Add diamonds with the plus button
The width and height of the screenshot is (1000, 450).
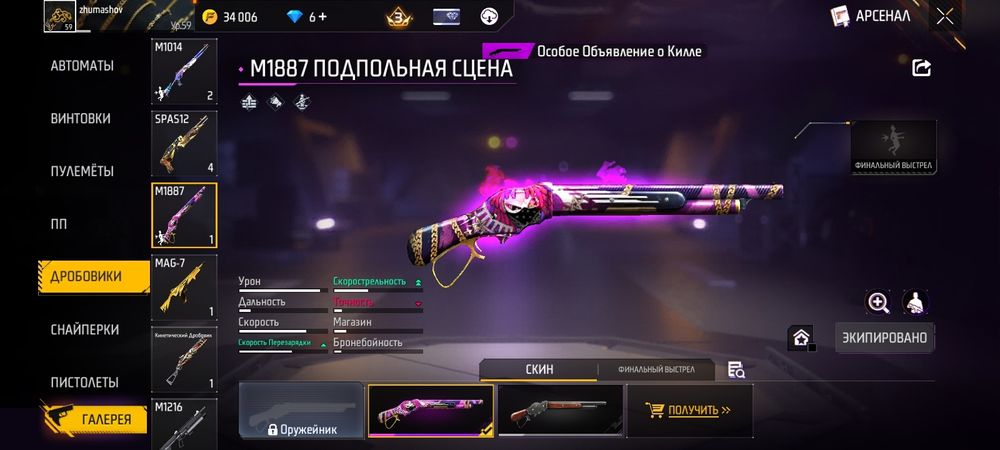pyautogui.click(x=323, y=17)
